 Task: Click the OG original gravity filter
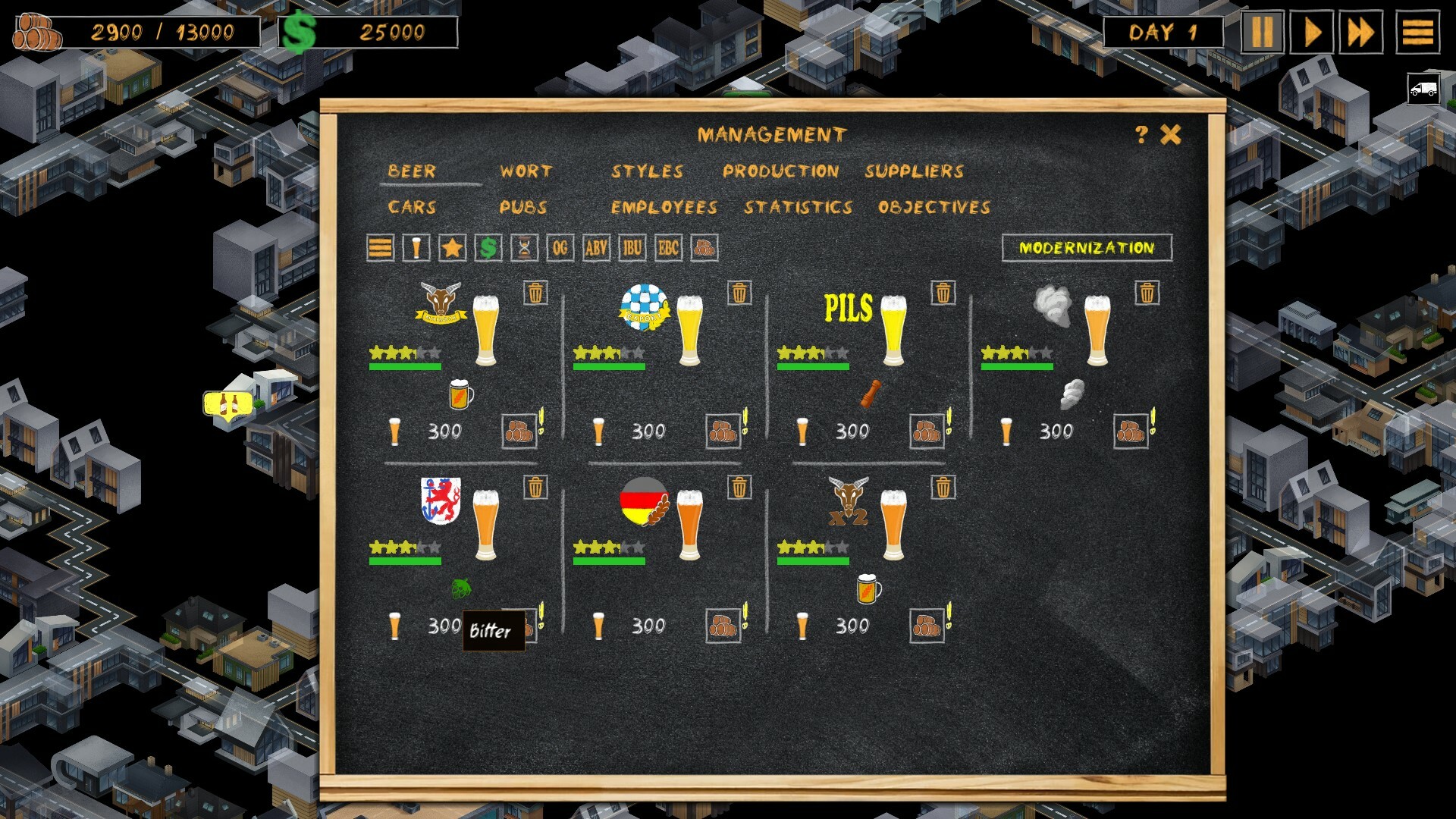[560, 247]
